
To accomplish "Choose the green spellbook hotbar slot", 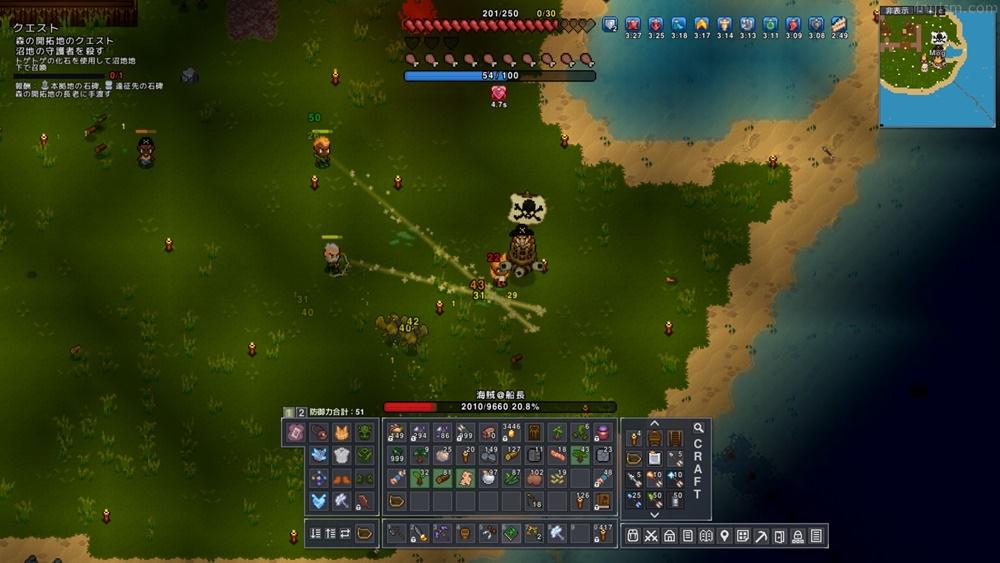I will [511, 533].
